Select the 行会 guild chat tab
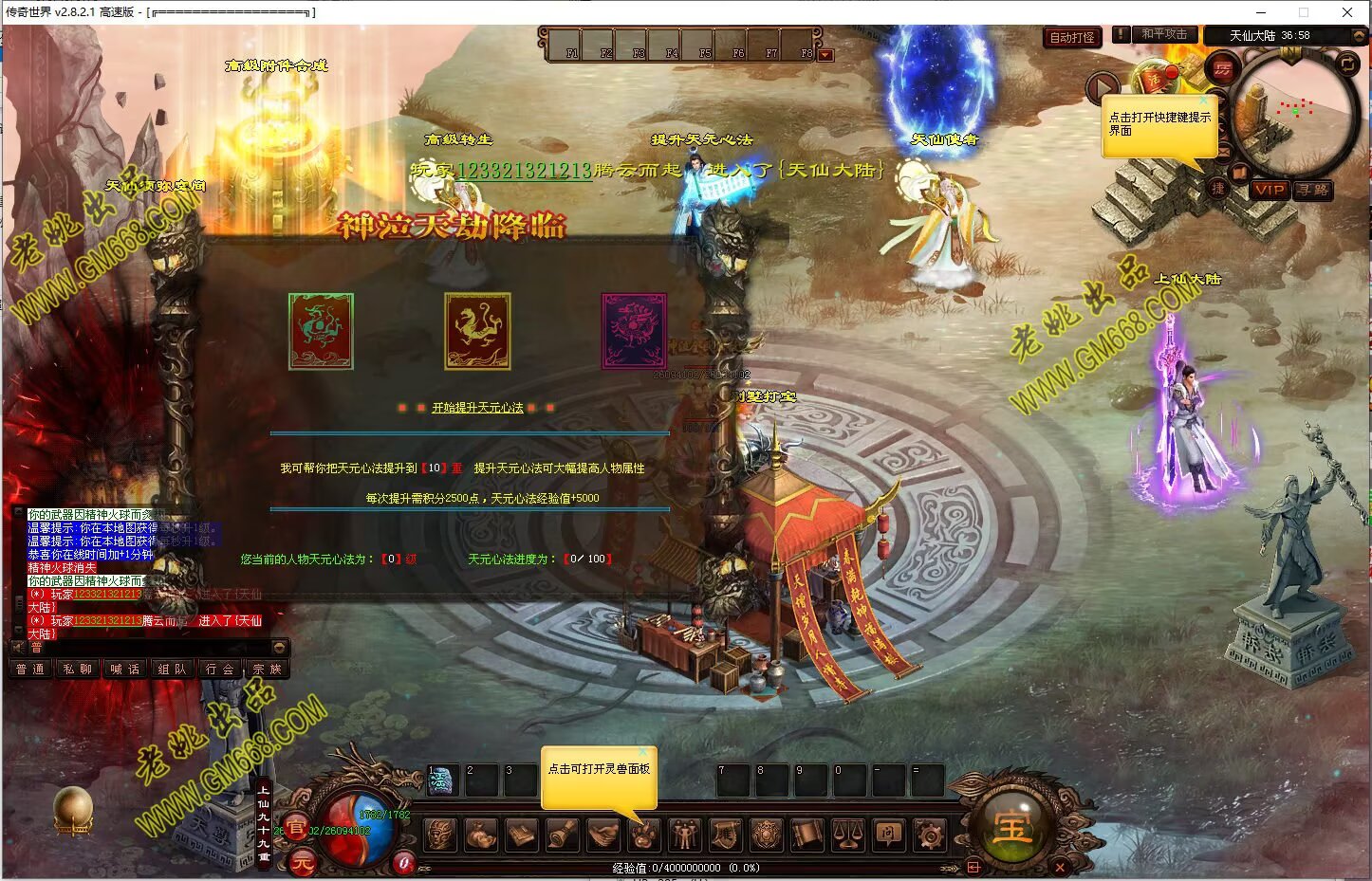 click(x=219, y=670)
